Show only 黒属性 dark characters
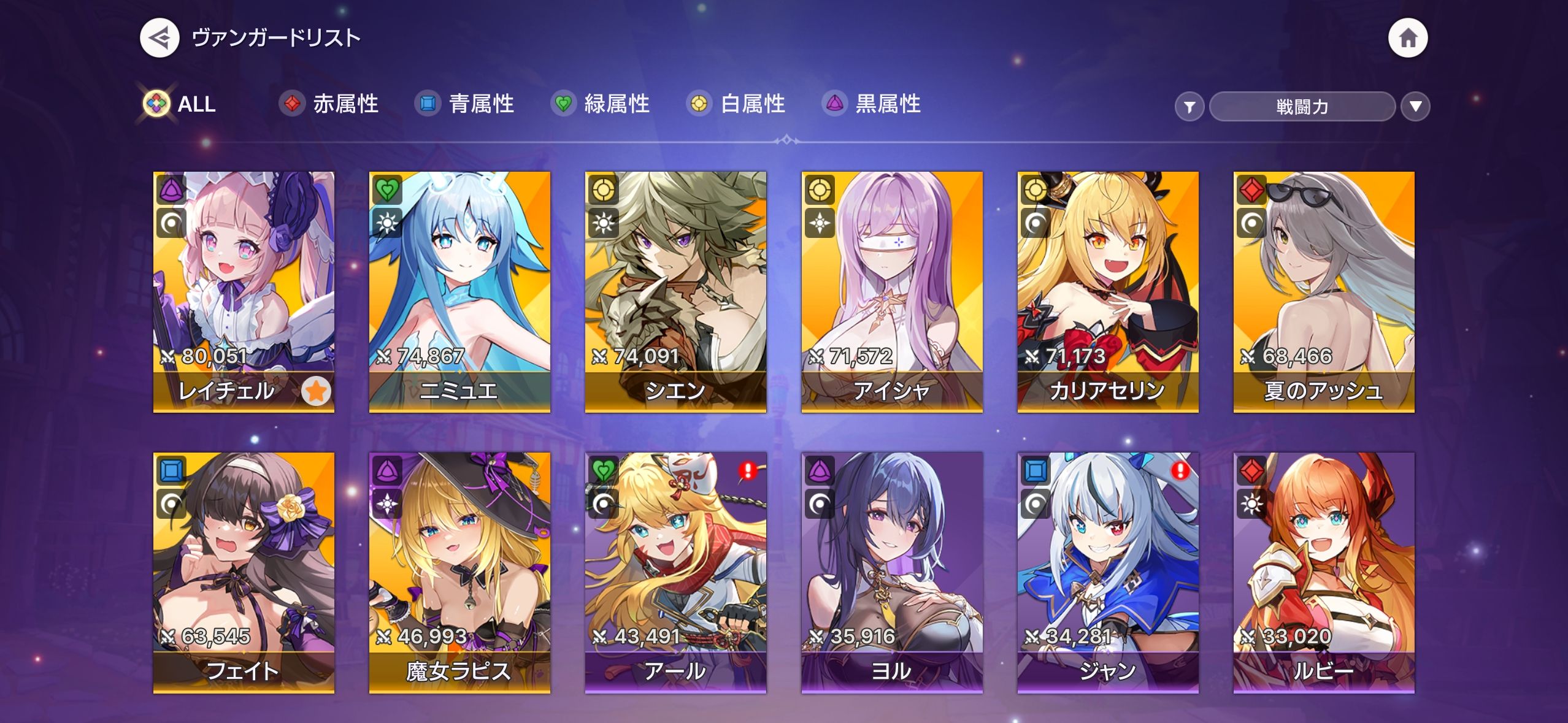 pos(872,104)
